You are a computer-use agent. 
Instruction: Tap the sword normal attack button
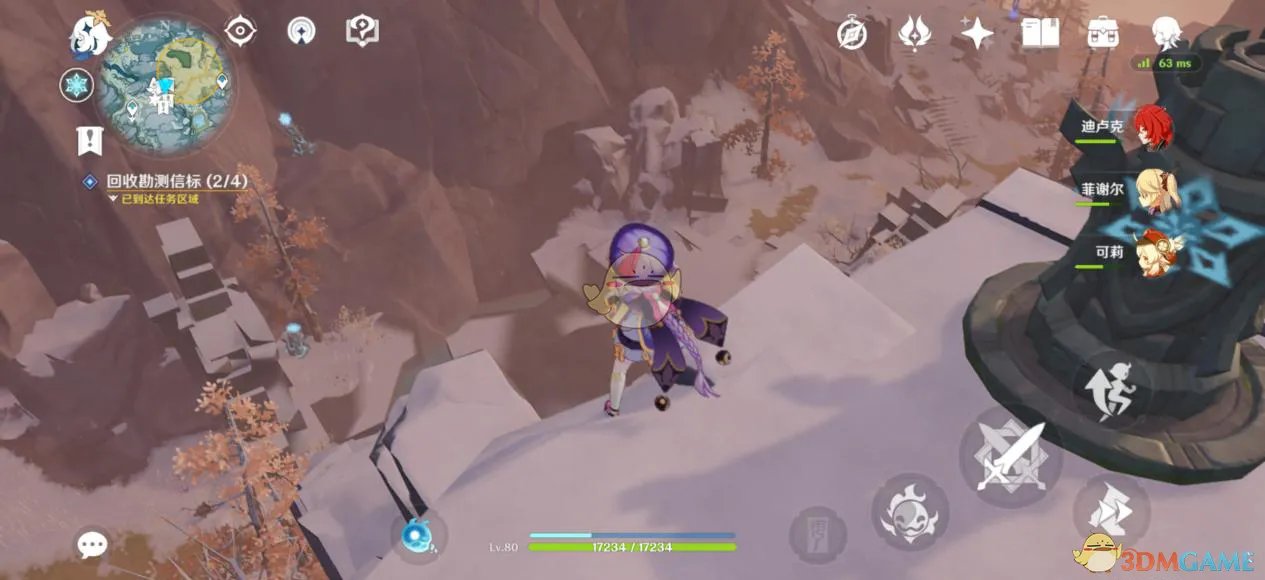tap(1008, 457)
